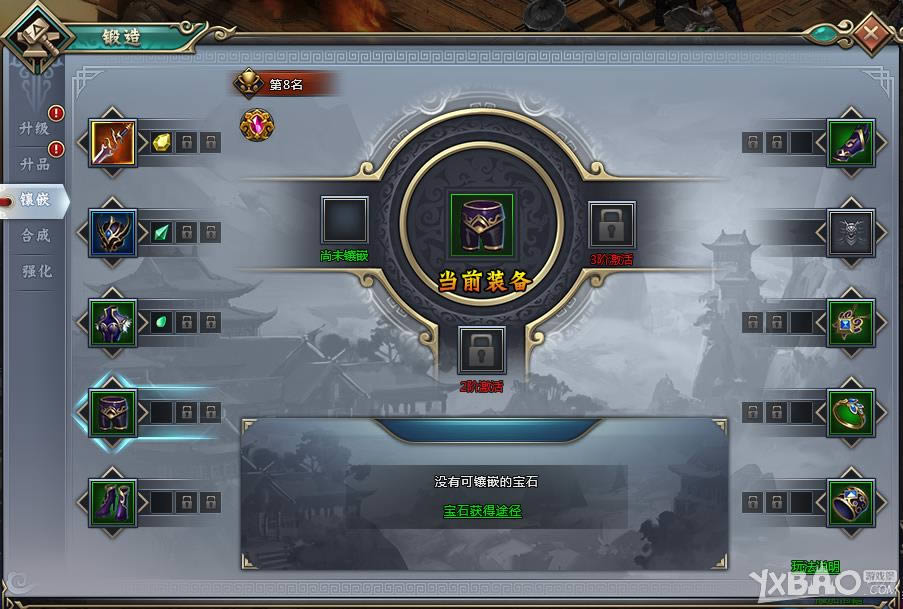Select the spear weapon equipment slot
Viewport: 903px width, 609px height.
coord(113,143)
